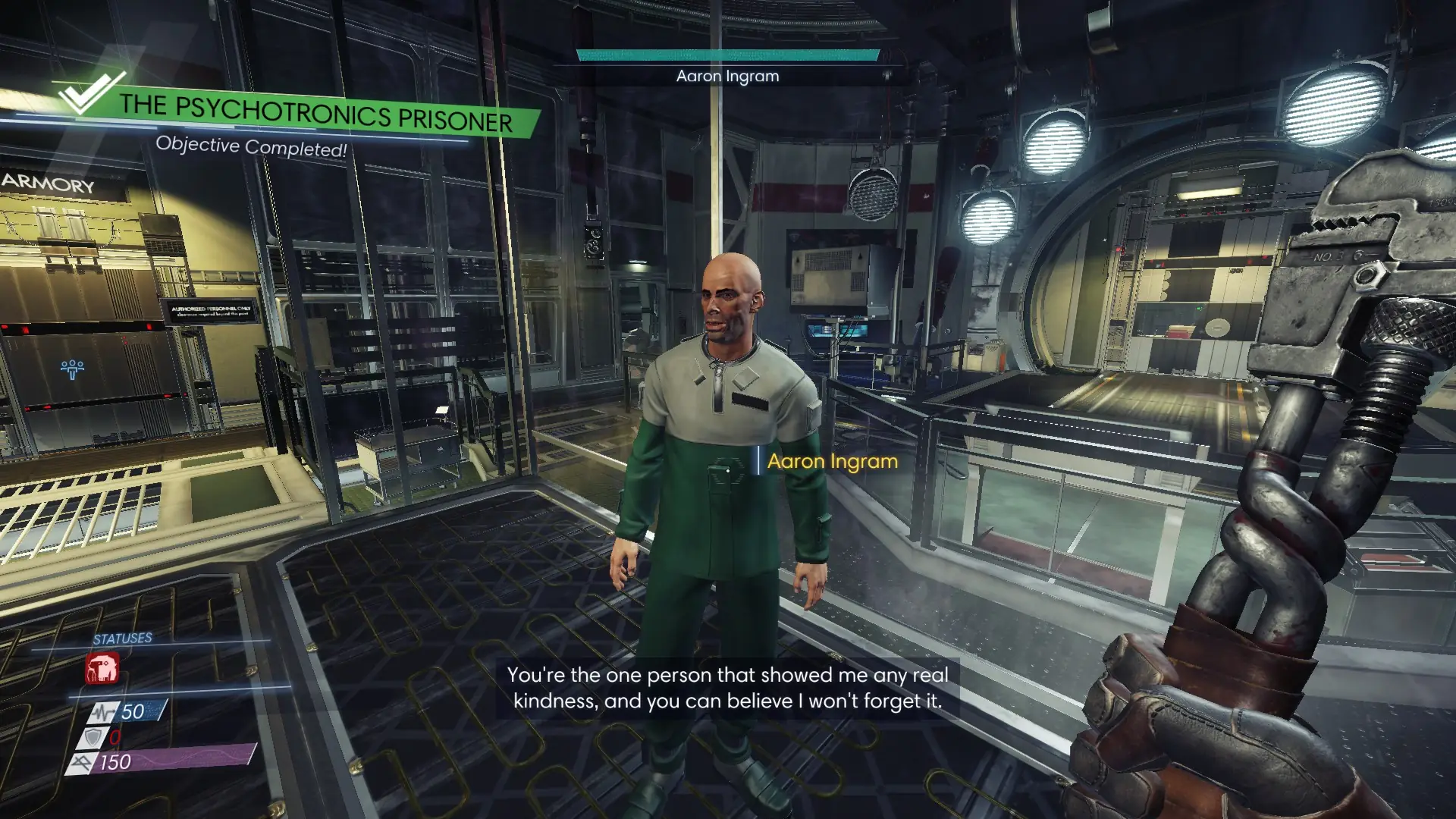Select the red status effect icon
The height and width of the screenshot is (819, 1456).
[x=102, y=670]
